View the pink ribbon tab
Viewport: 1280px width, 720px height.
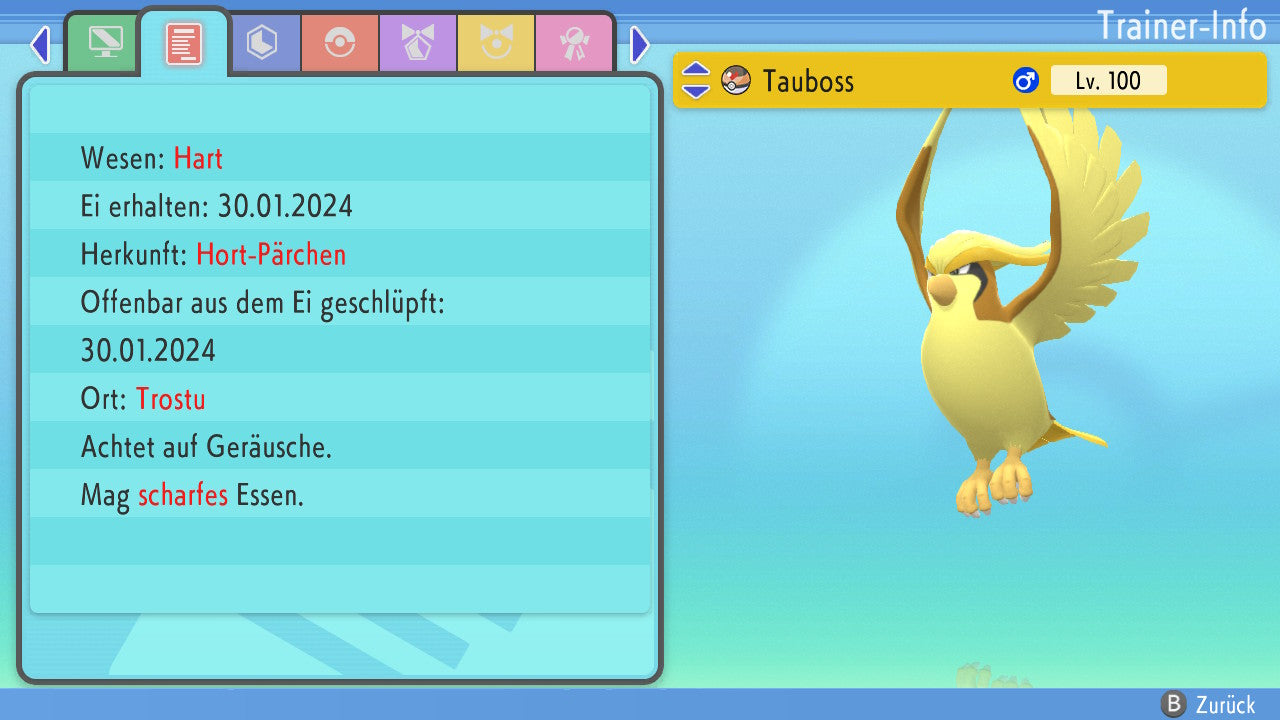click(574, 43)
